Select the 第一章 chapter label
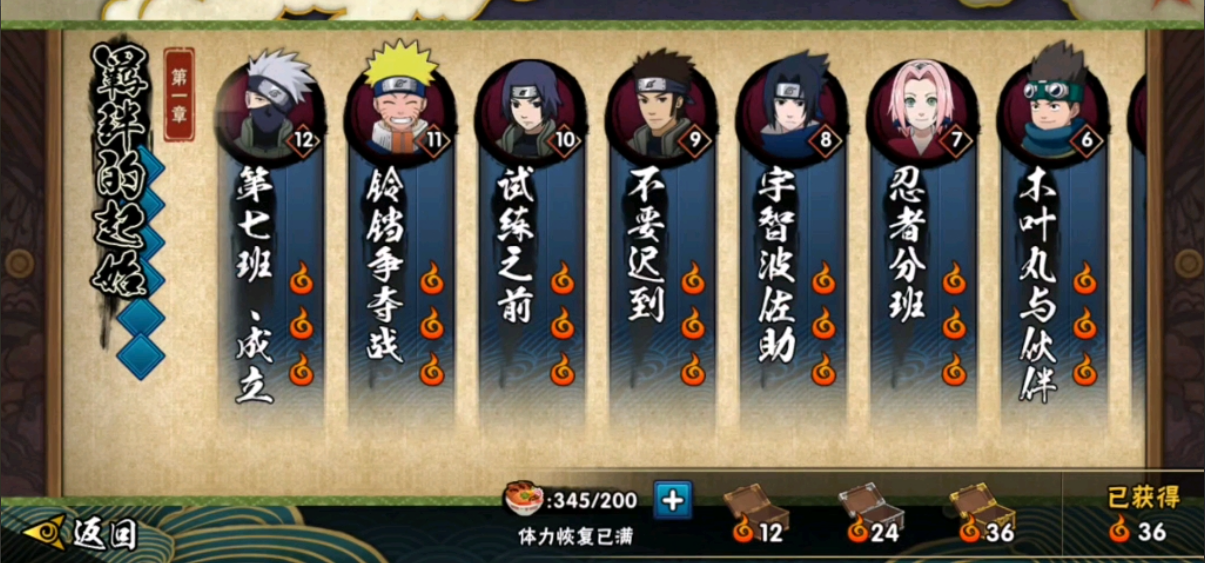This screenshot has height=563, width=1205. click(179, 93)
